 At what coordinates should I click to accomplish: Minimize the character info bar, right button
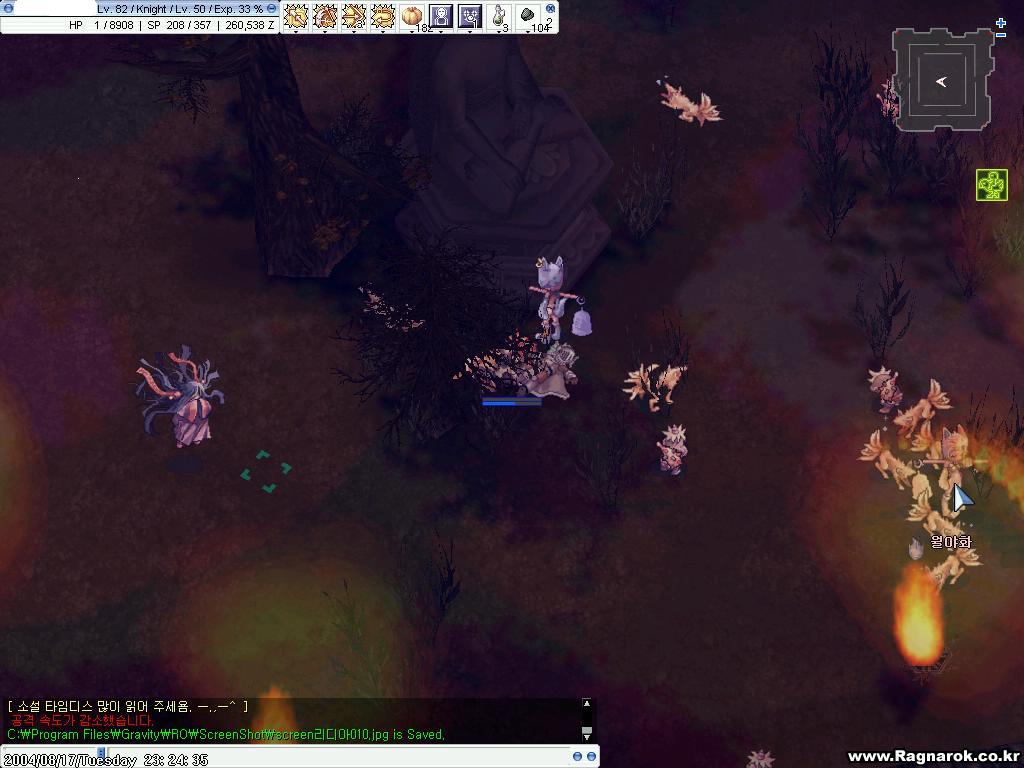click(271, 8)
